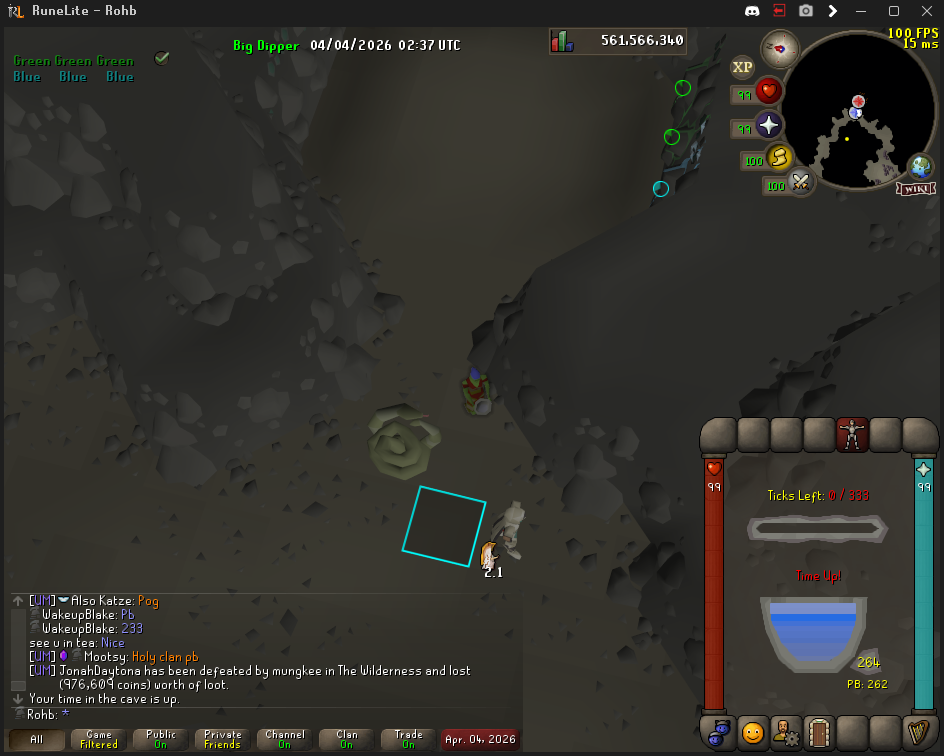Activate the Prayer orb
The height and width of the screenshot is (756, 944).
point(768,126)
